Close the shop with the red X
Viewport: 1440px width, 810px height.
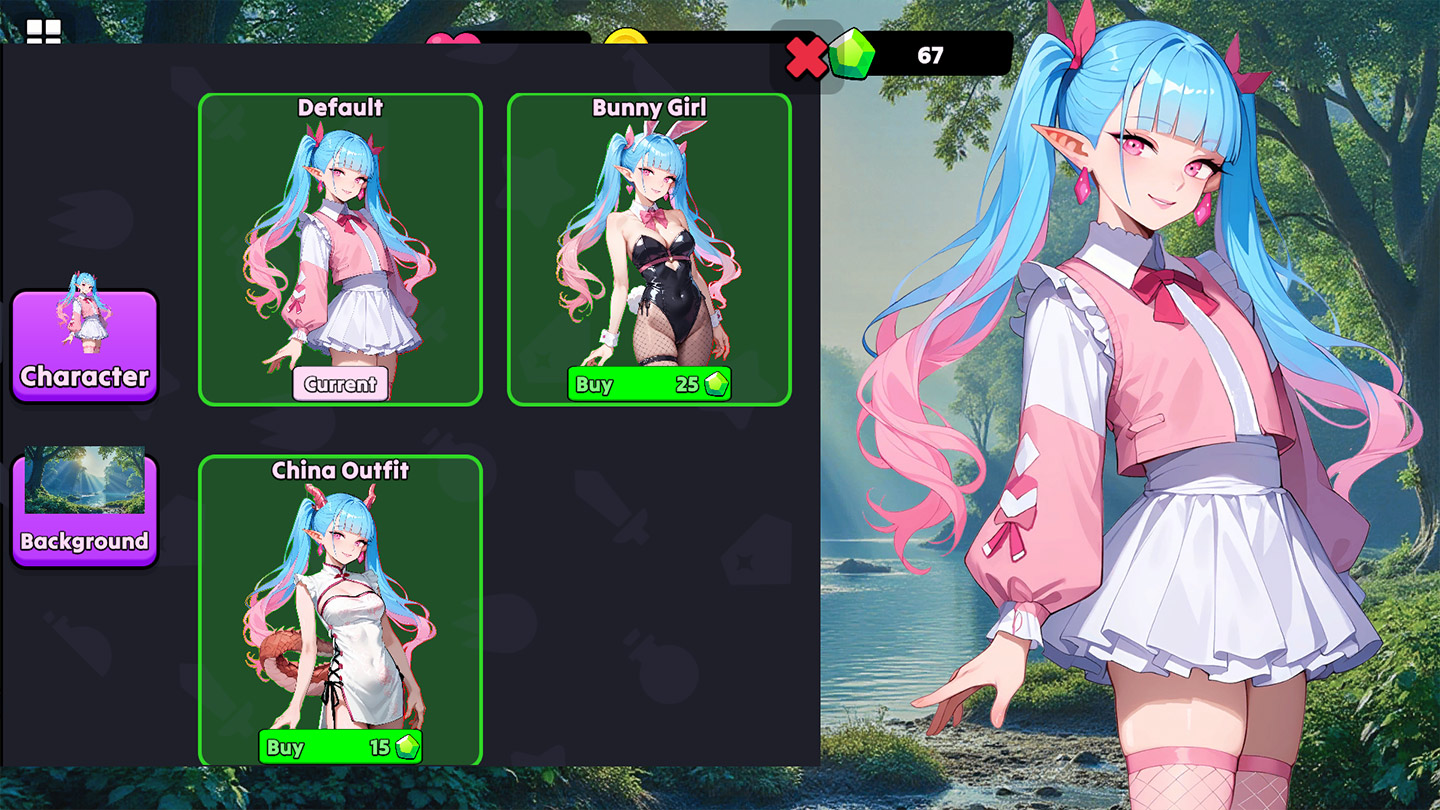click(x=806, y=58)
